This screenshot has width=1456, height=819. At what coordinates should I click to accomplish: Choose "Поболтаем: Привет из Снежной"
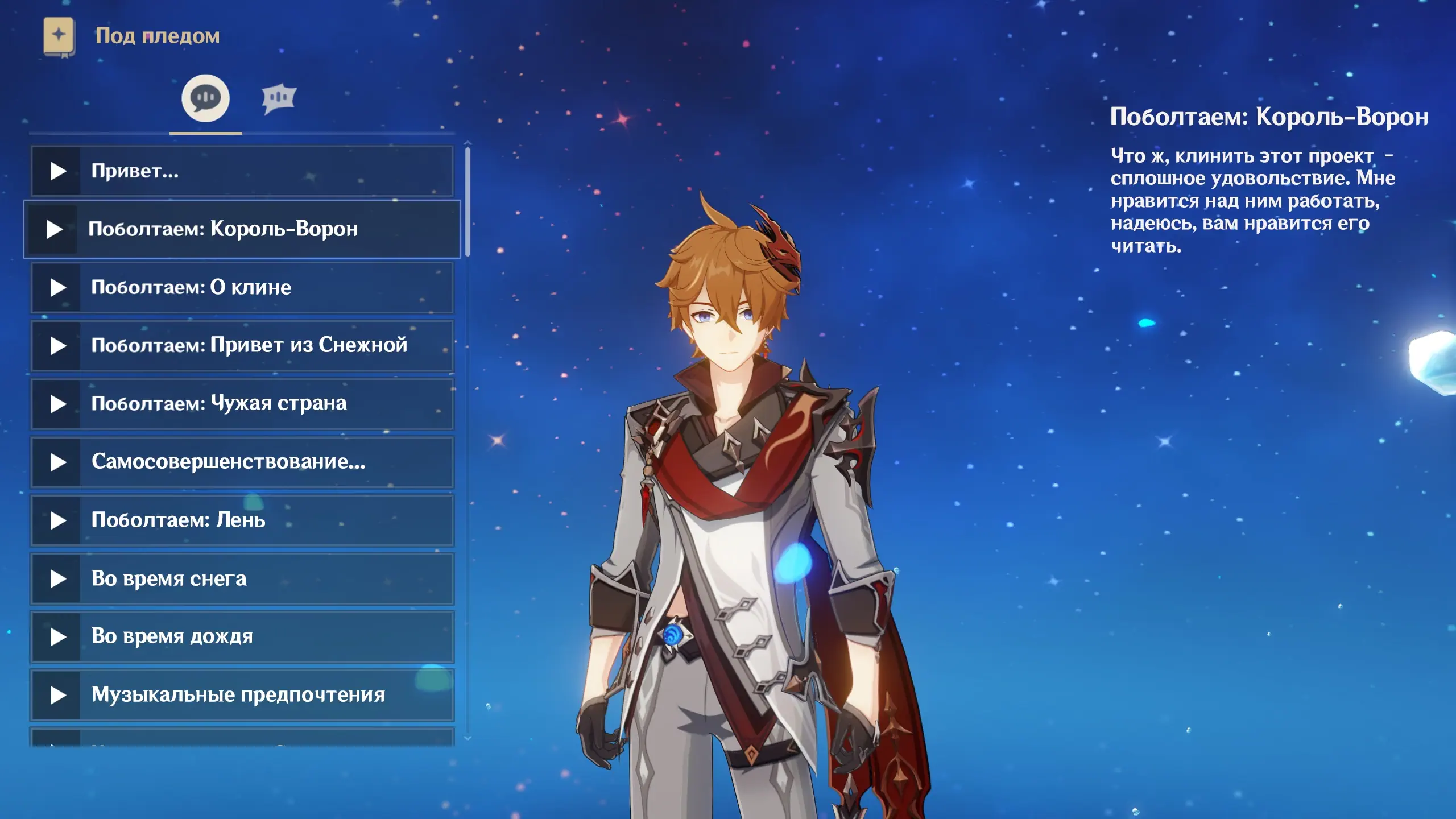[242, 346]
